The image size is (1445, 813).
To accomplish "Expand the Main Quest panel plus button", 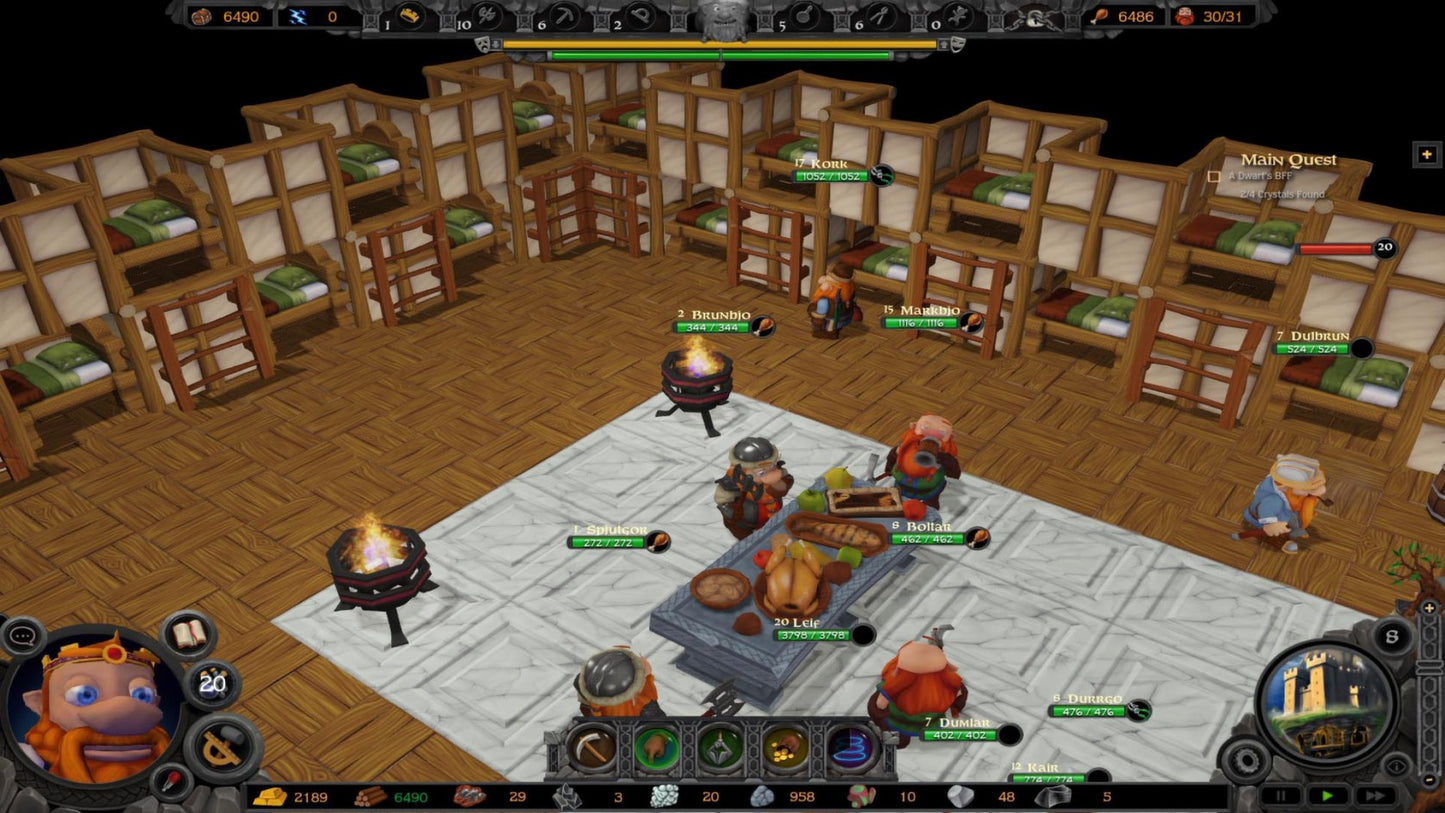I will point(1426,154).
